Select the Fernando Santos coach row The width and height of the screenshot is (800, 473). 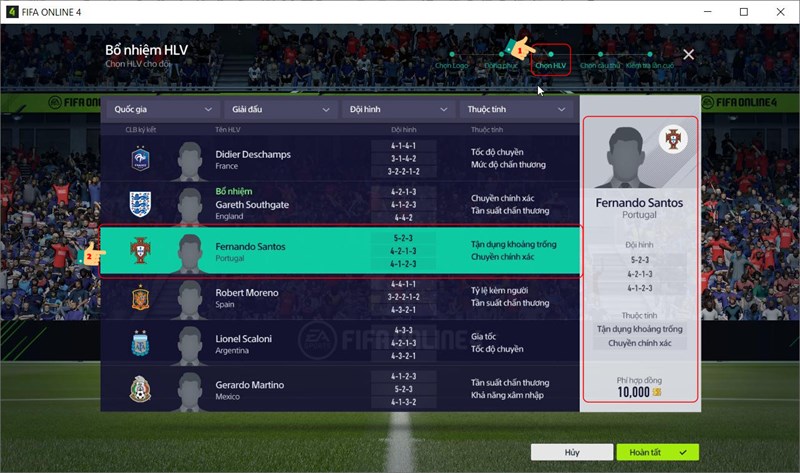[340, 251]
